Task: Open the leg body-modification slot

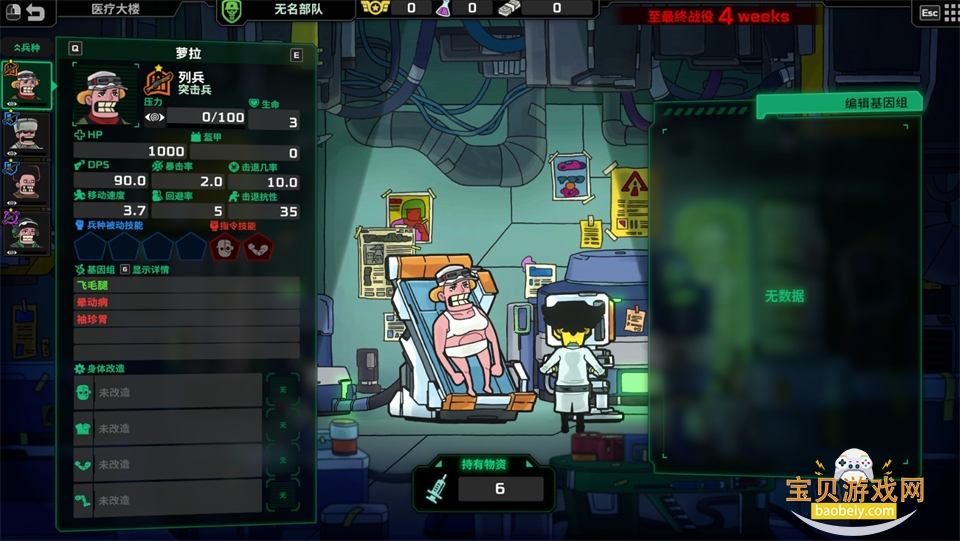Action: pos(168,500)
